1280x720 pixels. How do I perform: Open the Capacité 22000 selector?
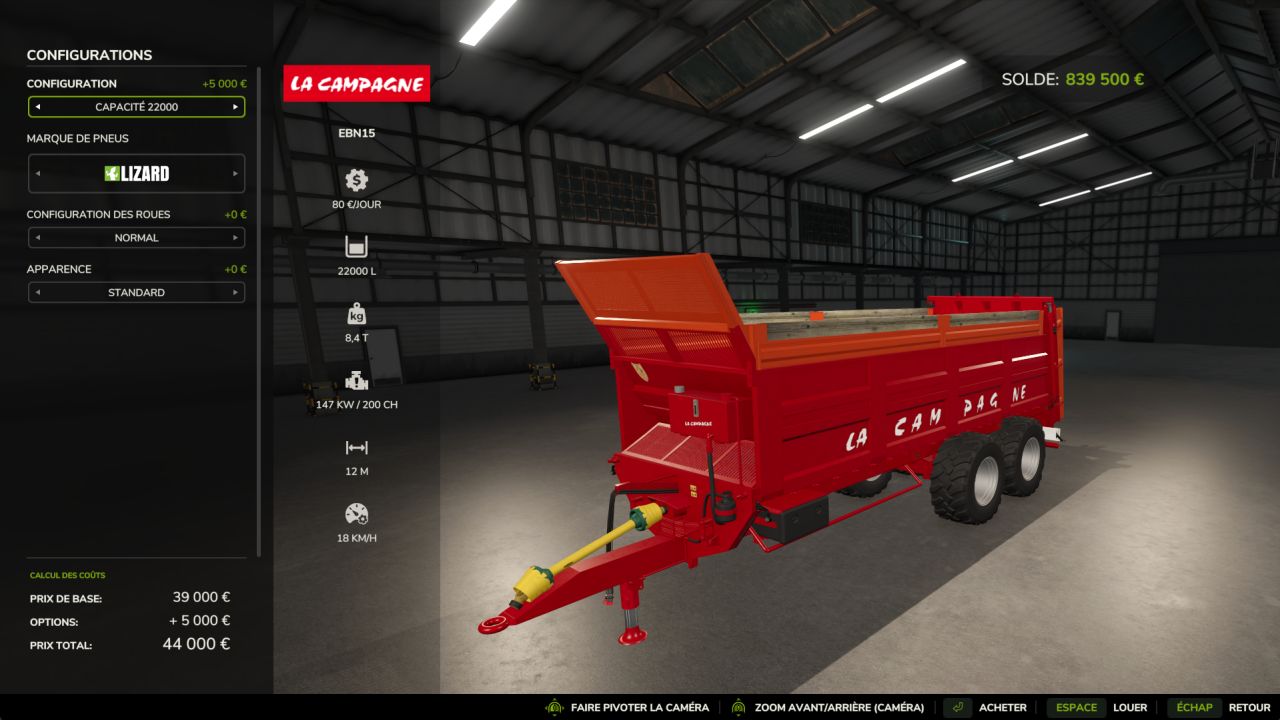pos(136,107)
